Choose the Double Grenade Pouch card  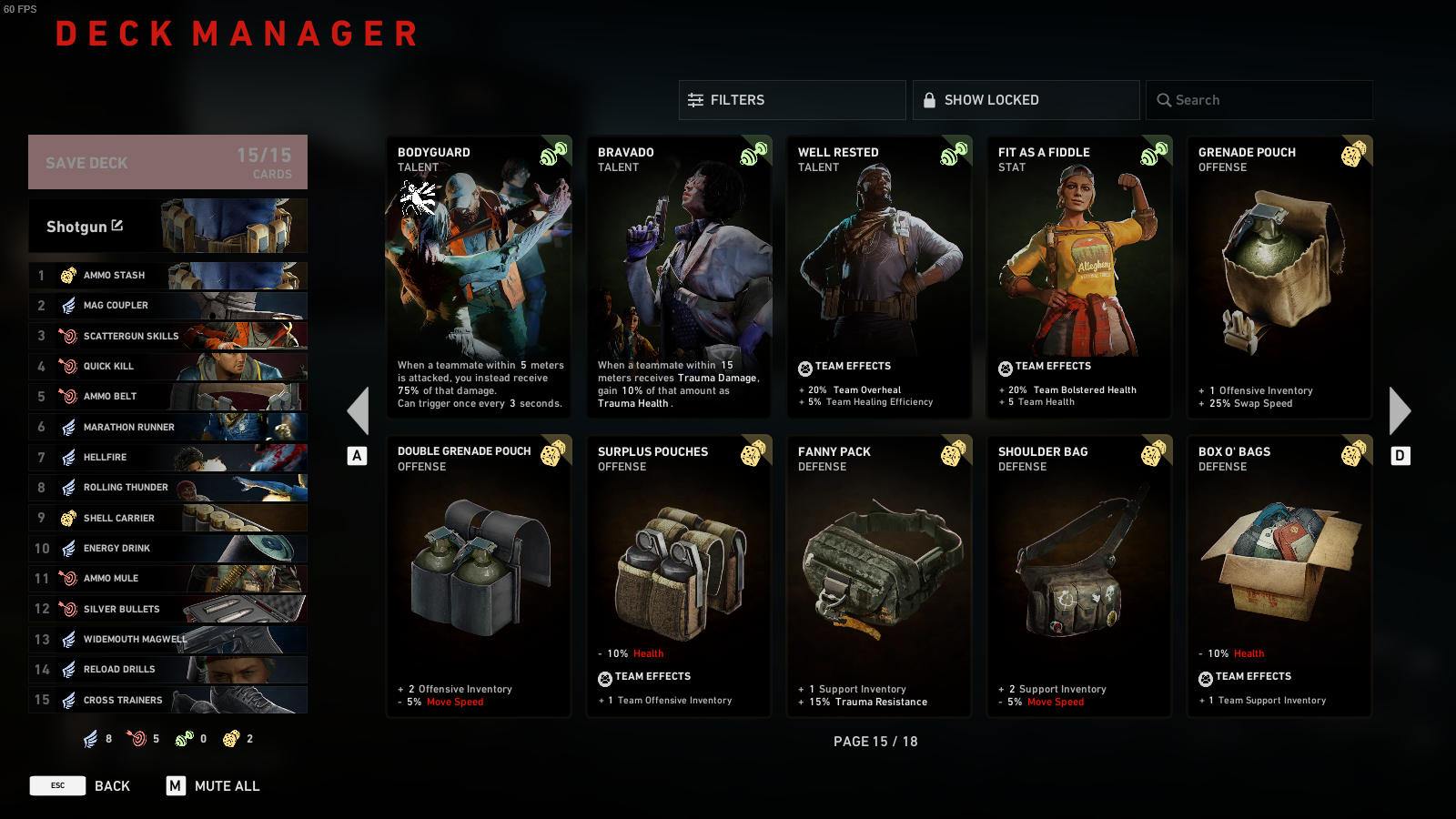pos(479,576)
